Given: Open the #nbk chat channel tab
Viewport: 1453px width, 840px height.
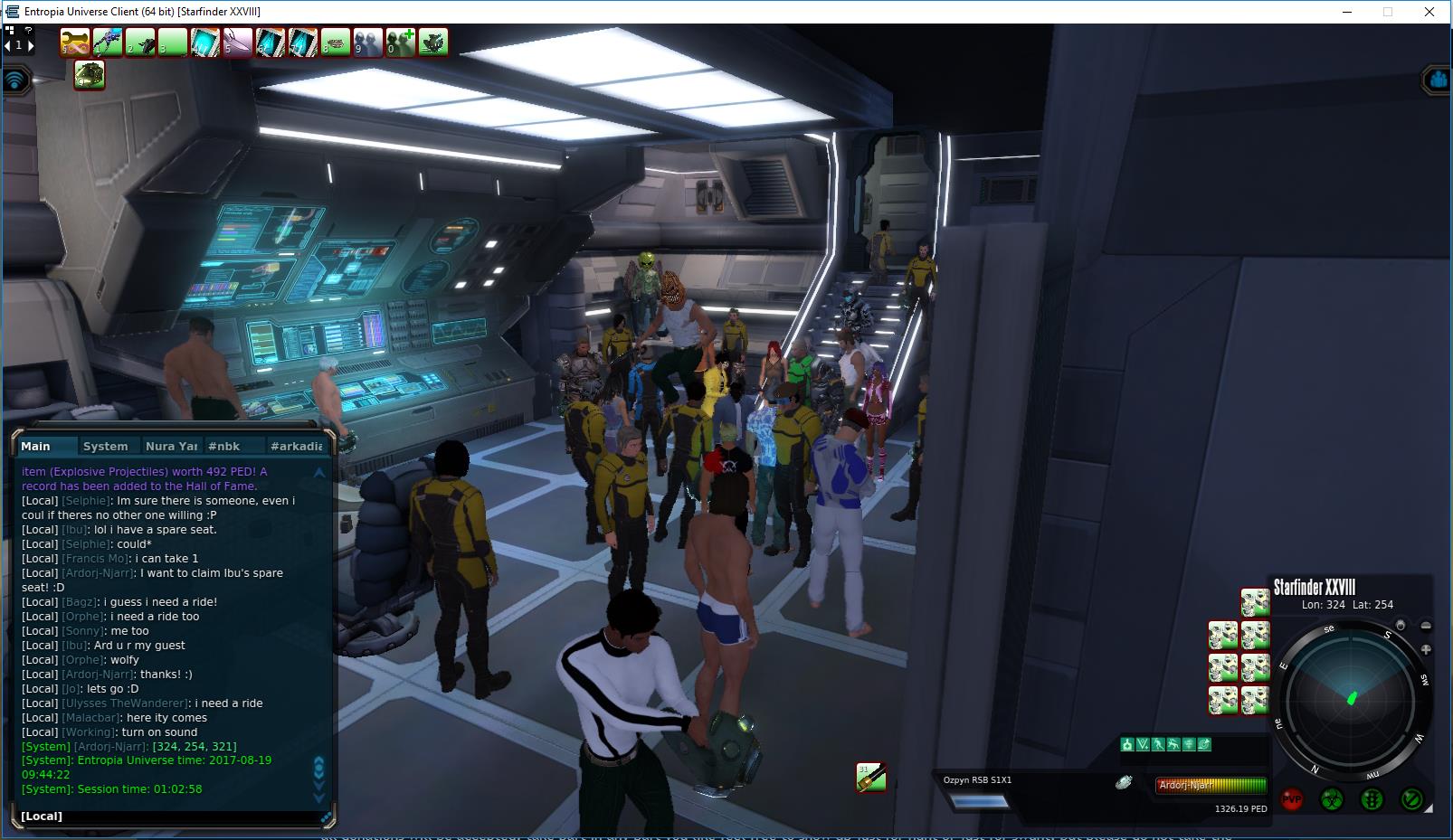Looking at the screenshot, I should (x=223, y=446).
